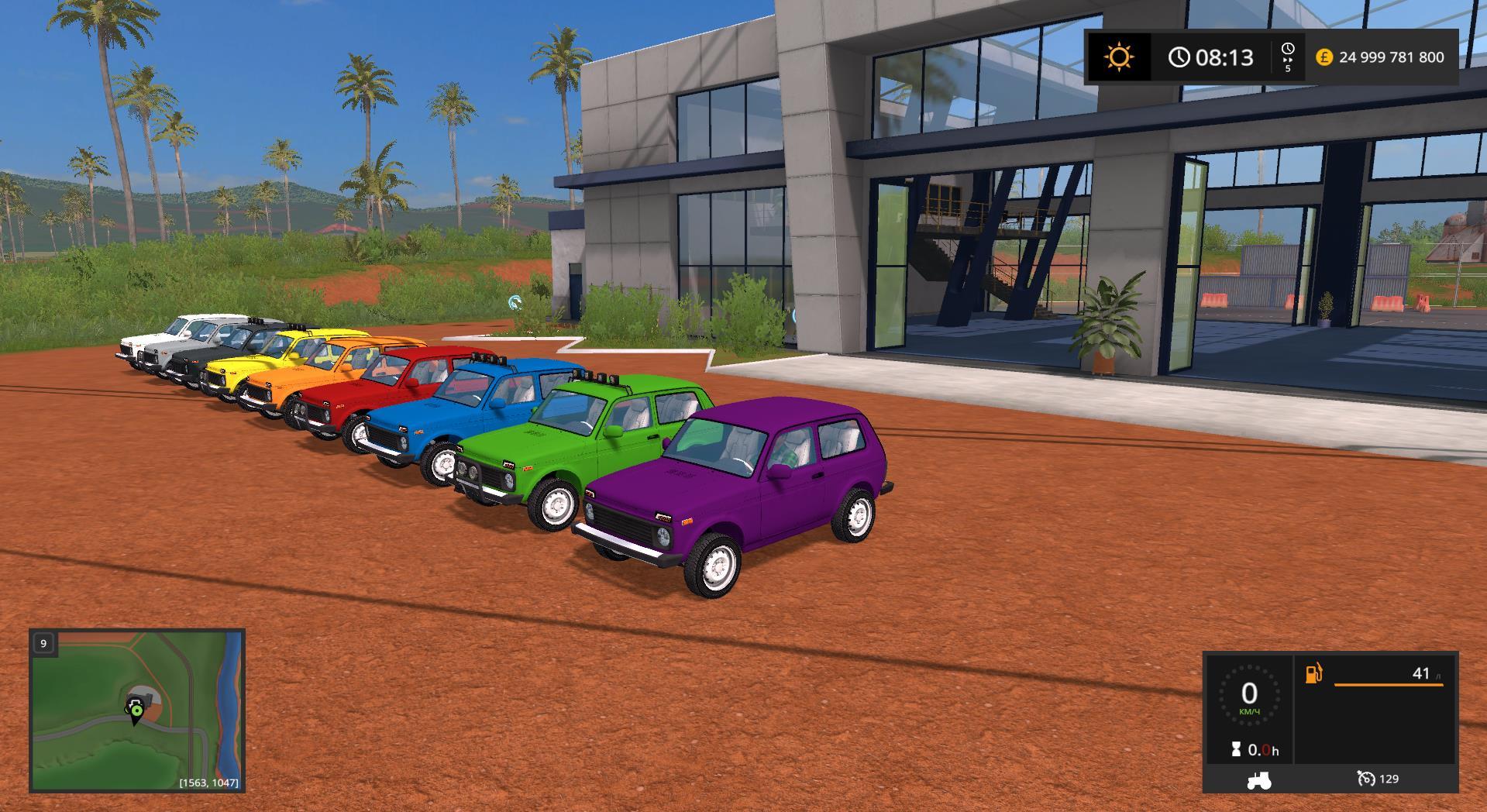Activate the cruise control speed icon
This screenshot has width=1487, height=812.
coord(1366,779)
